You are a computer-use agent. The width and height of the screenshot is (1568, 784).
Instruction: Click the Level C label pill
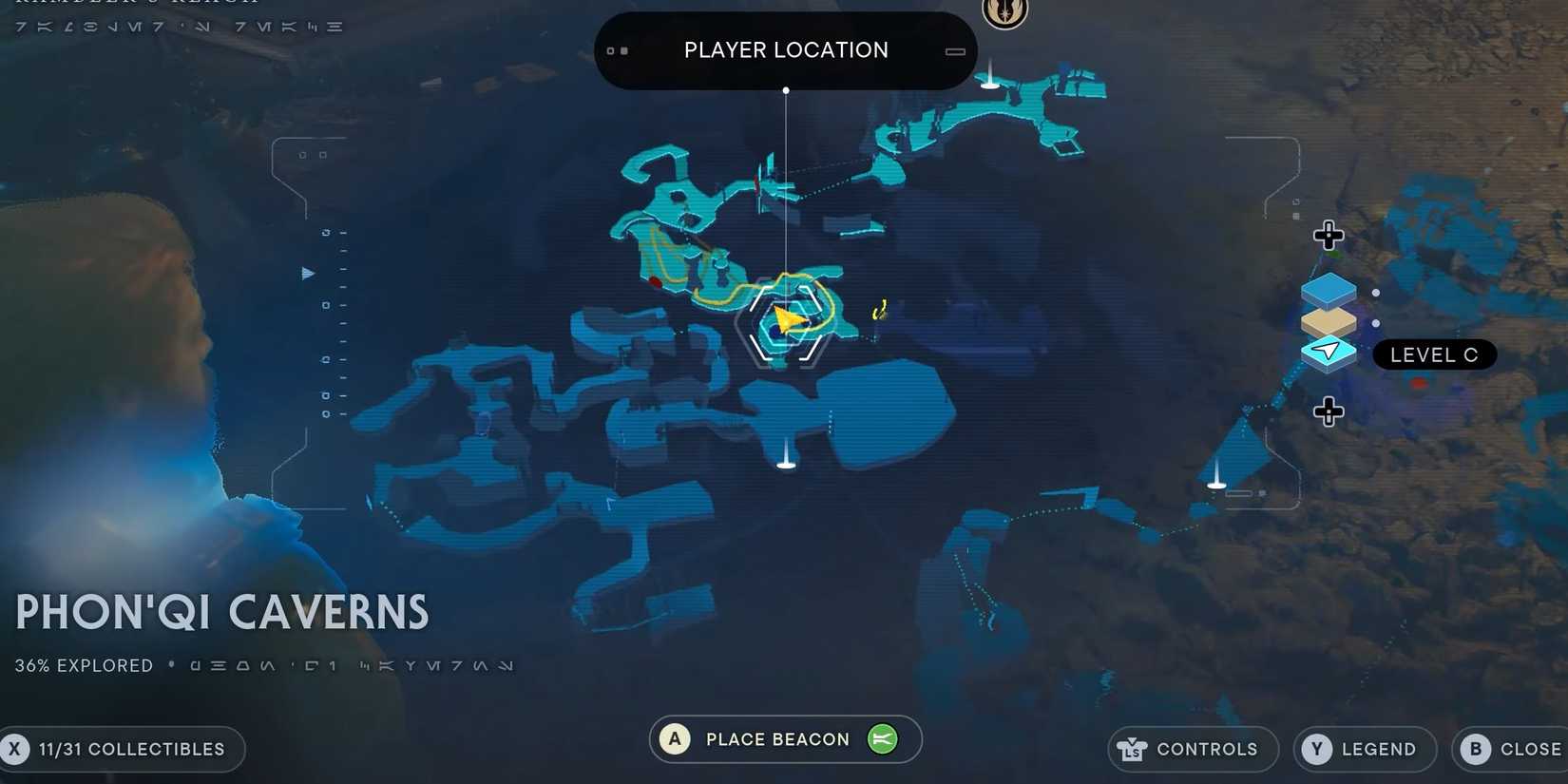(x=1434, y=354)
